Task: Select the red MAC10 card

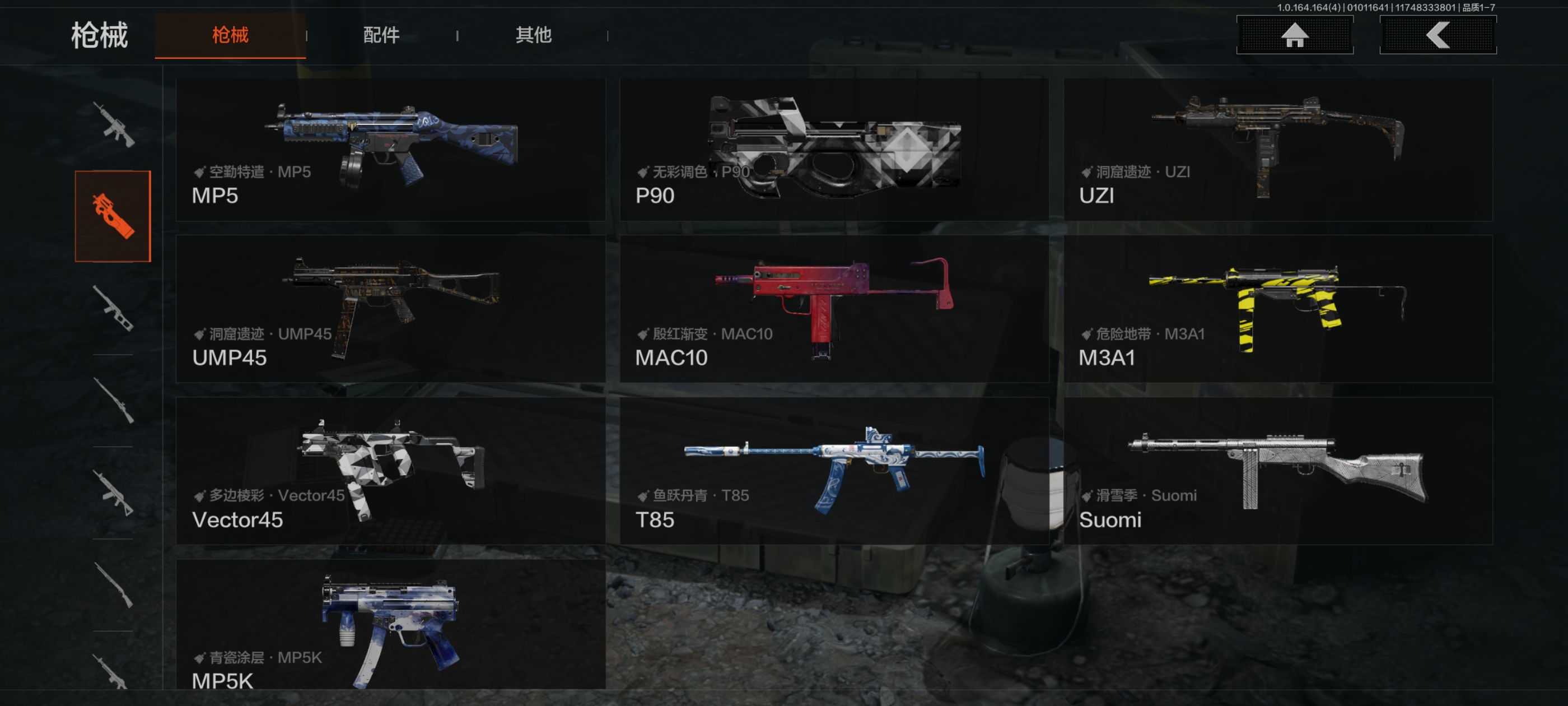Action: (833, 309)
